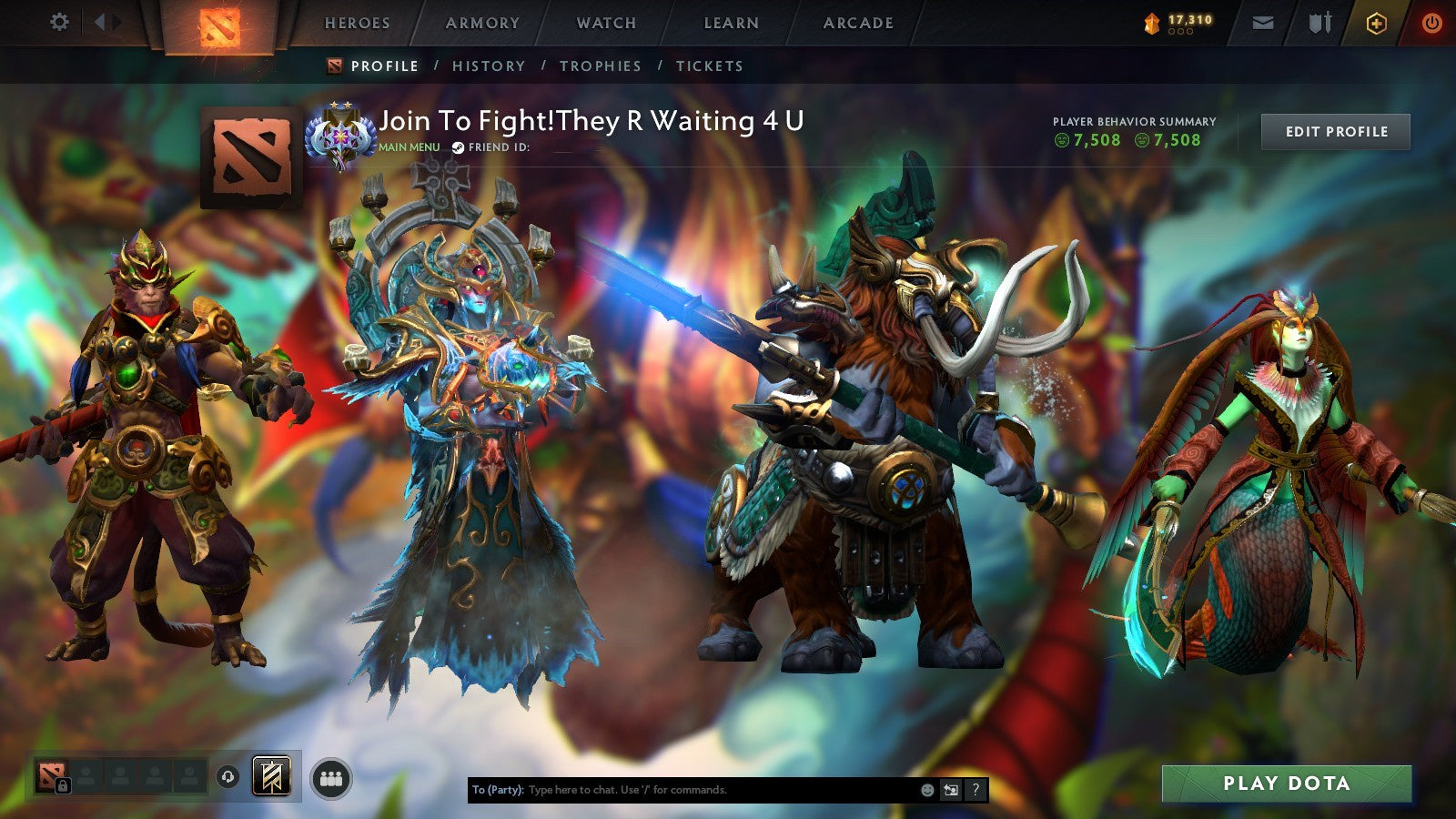Open Dota Plus via the gold hexagon icon
This screenshot has width=1456, height=819.
(1374, 23)
